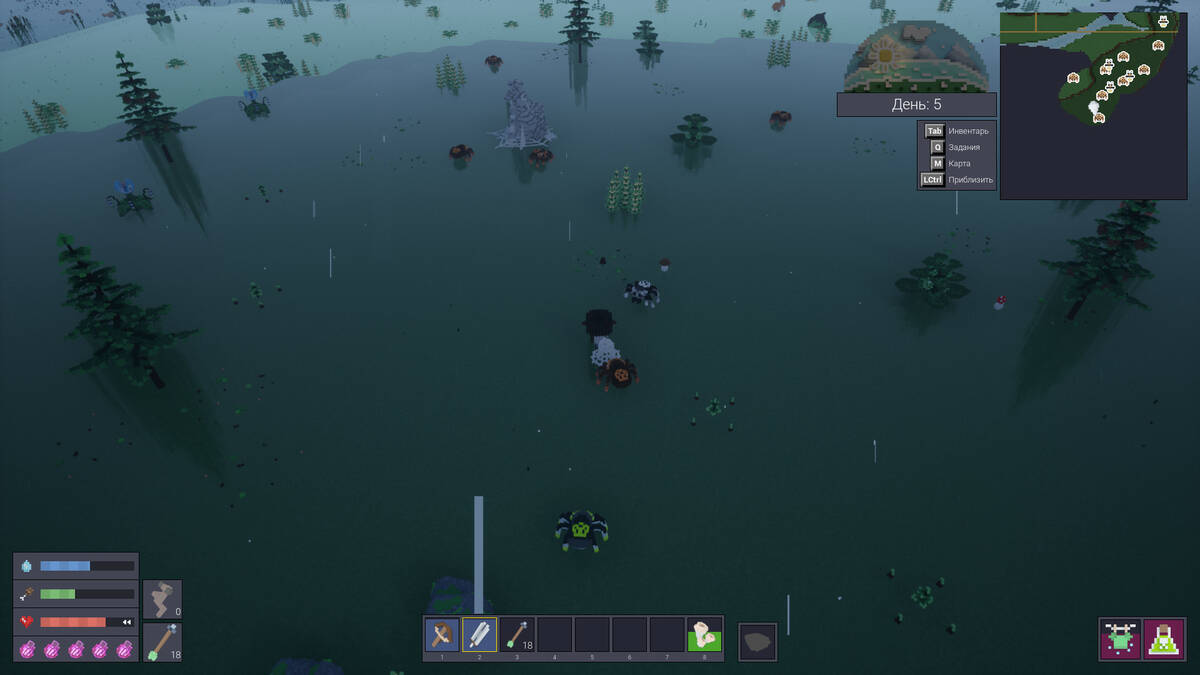This screenshot has height=675, width=1200.
Task: Select the white blade in hotbar slot 2
Action: click(480, 635)
